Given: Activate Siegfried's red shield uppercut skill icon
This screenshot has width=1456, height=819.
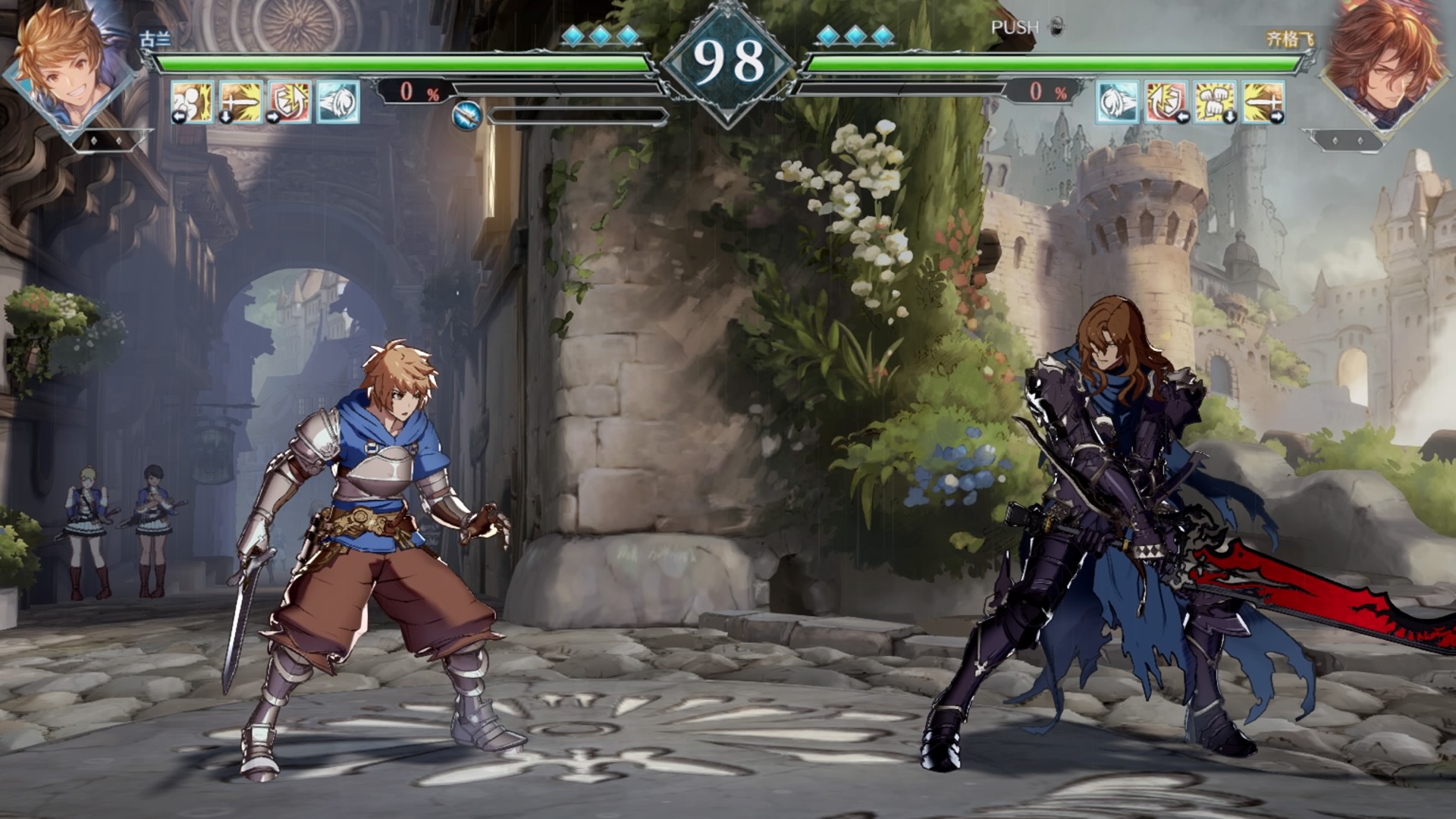Looking at the screenshot, I should (1166, 102).
